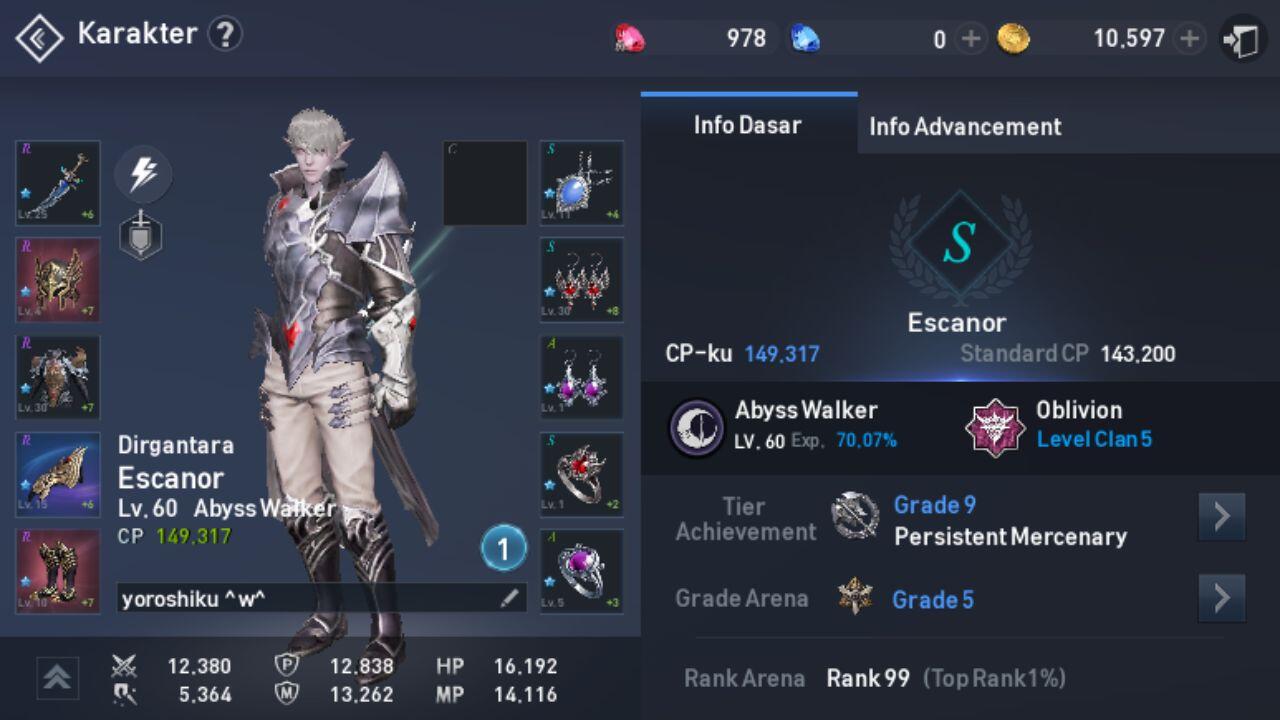The image size is (1280, 720).
Task: Select the Info Dasar tab
Action: point(748,125)
